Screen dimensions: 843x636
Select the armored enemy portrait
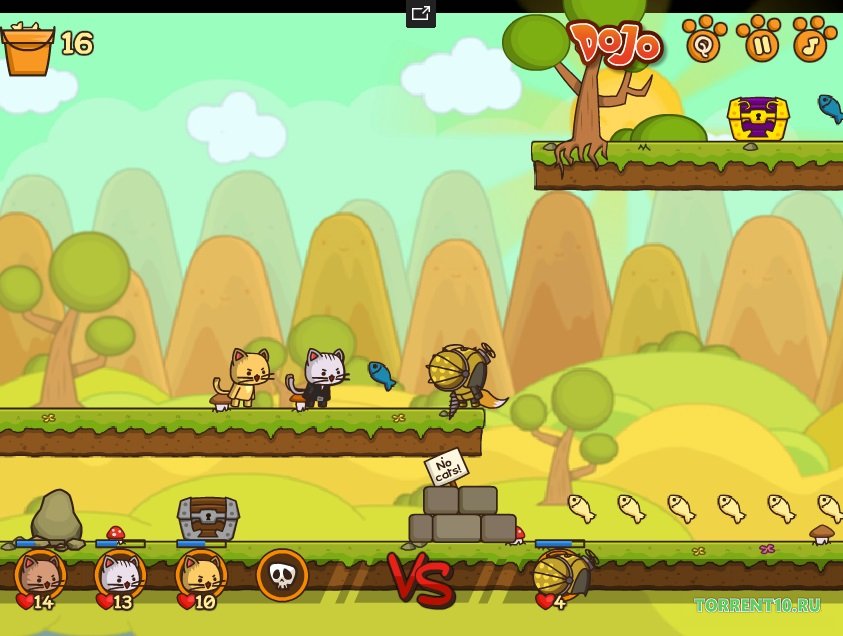point(557,575)
